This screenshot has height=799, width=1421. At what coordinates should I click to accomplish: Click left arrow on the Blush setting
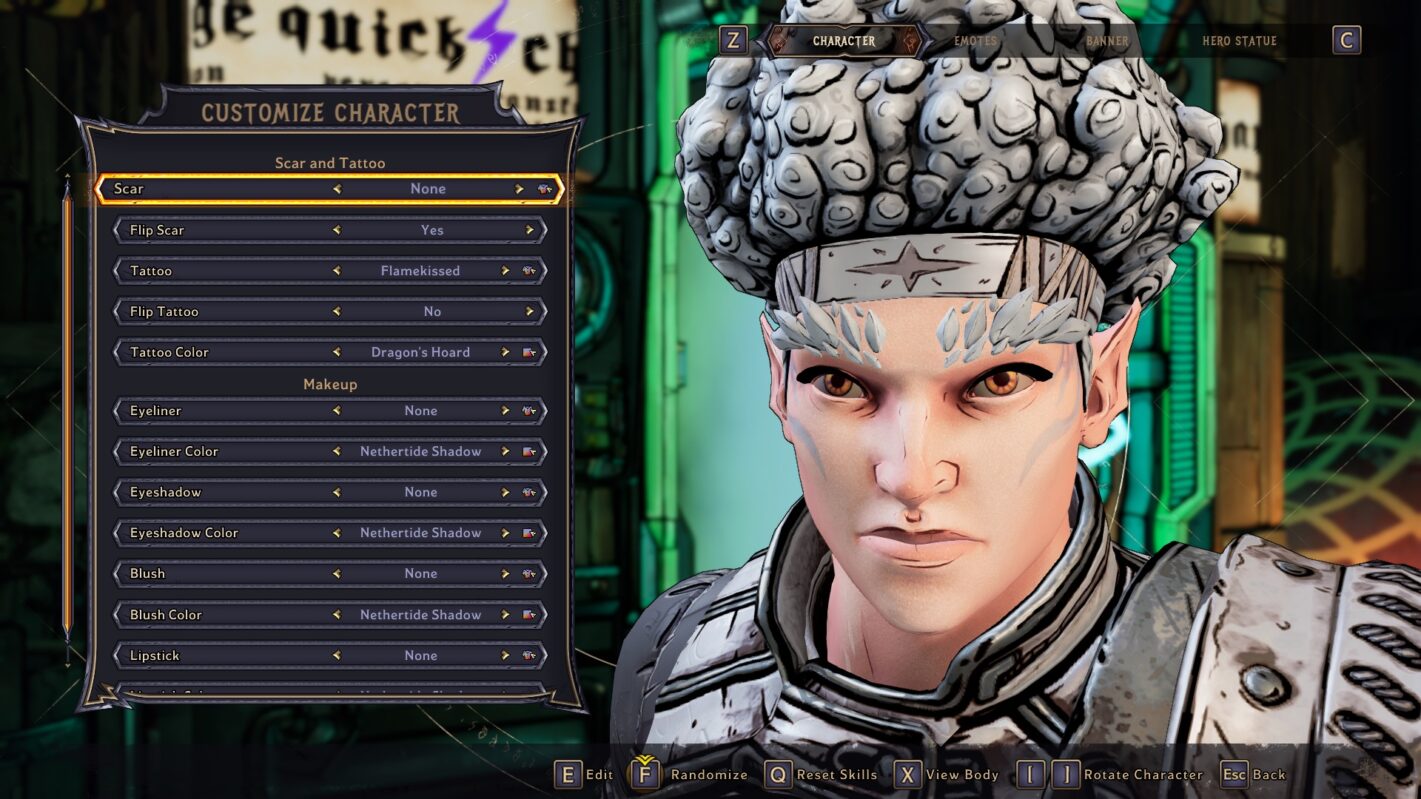pyautogui.click(x=335, y=573)
